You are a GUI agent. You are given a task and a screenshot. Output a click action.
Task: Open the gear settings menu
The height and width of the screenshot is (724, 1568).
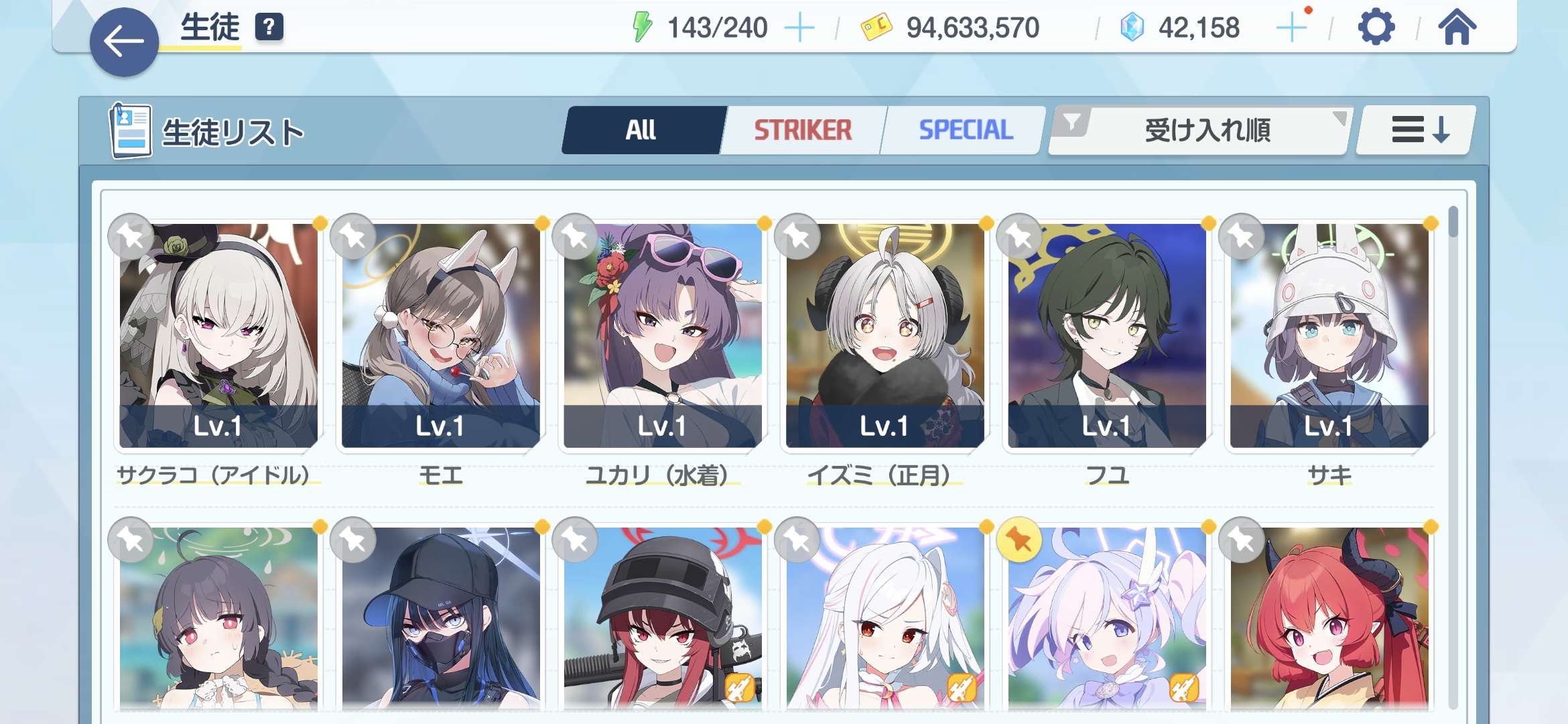click(1376, 28)
